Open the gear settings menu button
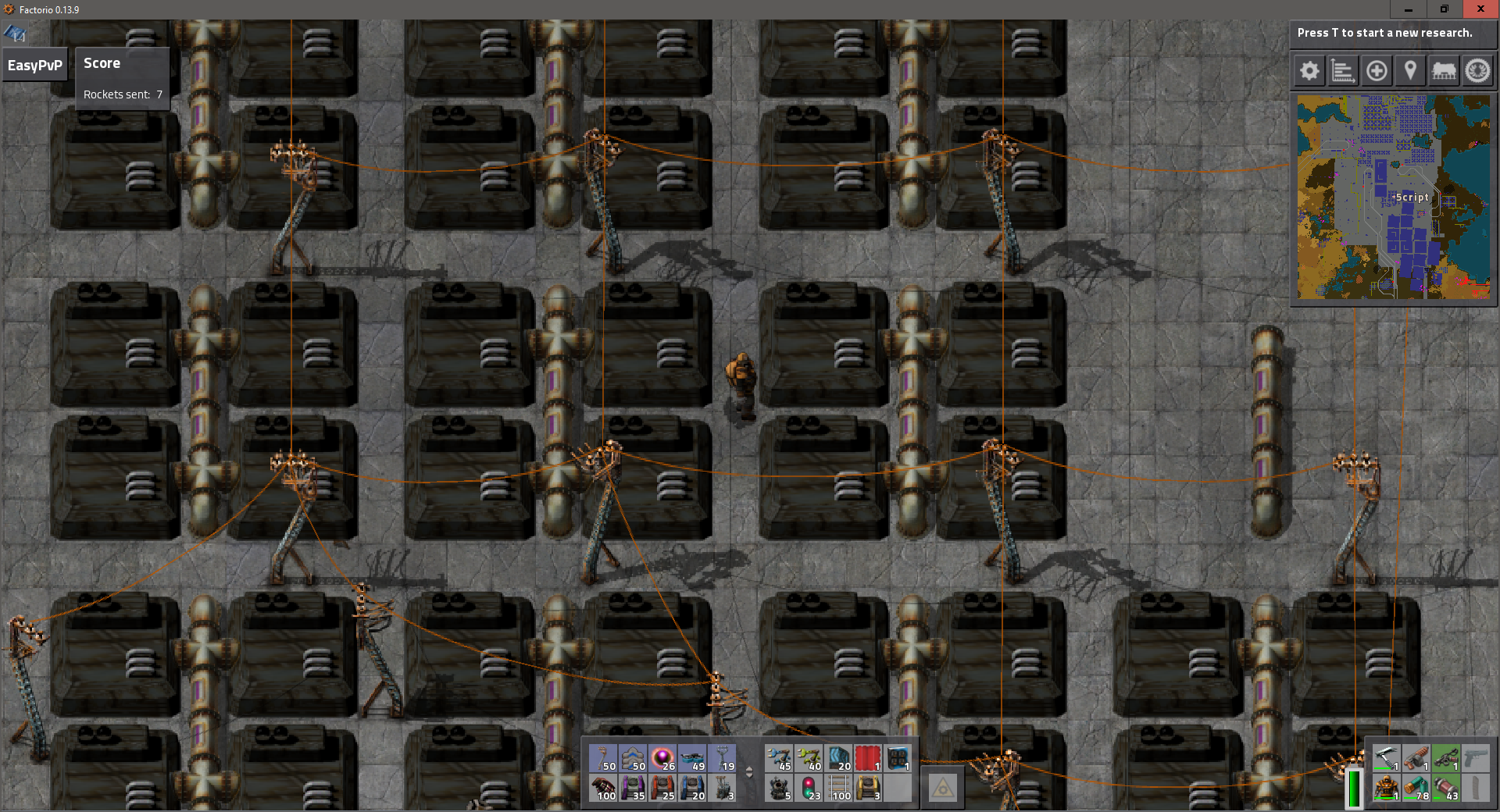 pos(1309,71)
